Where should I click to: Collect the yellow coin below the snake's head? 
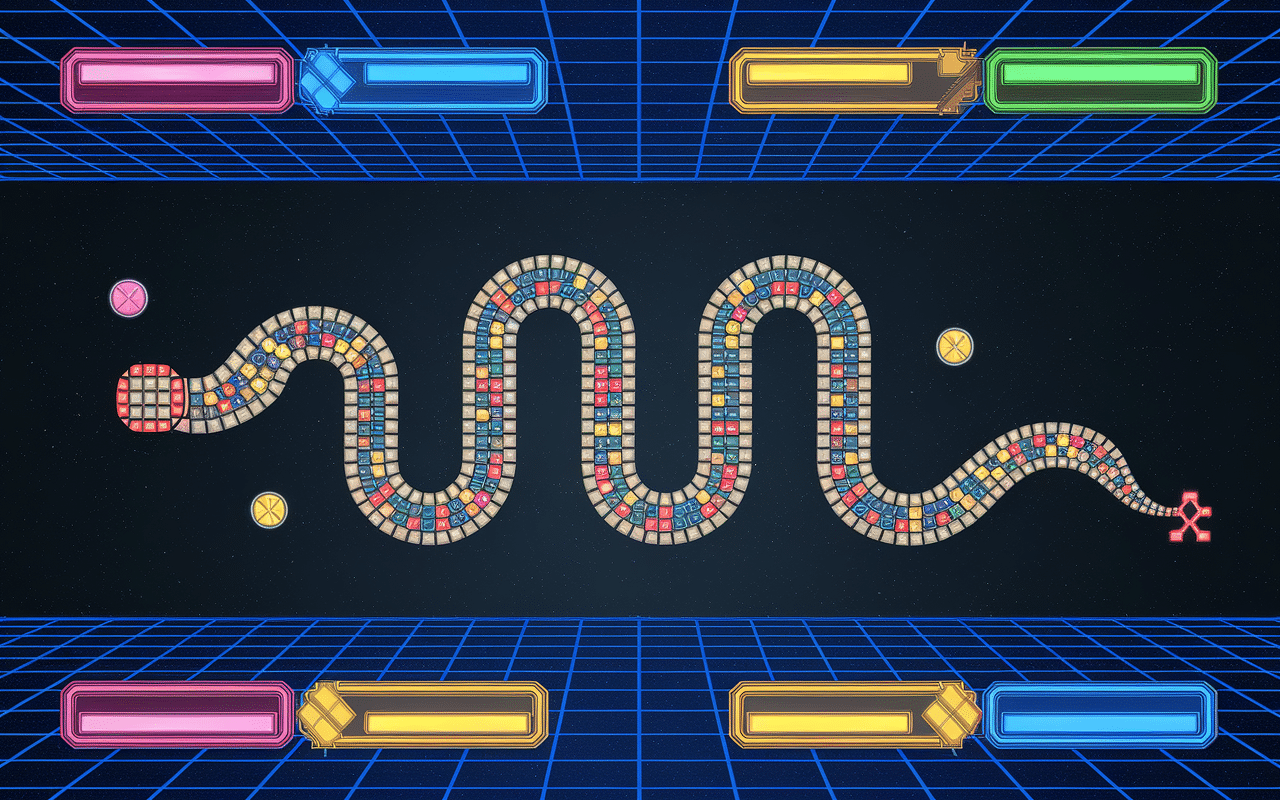pyautogui.click(x=271, y=511)
